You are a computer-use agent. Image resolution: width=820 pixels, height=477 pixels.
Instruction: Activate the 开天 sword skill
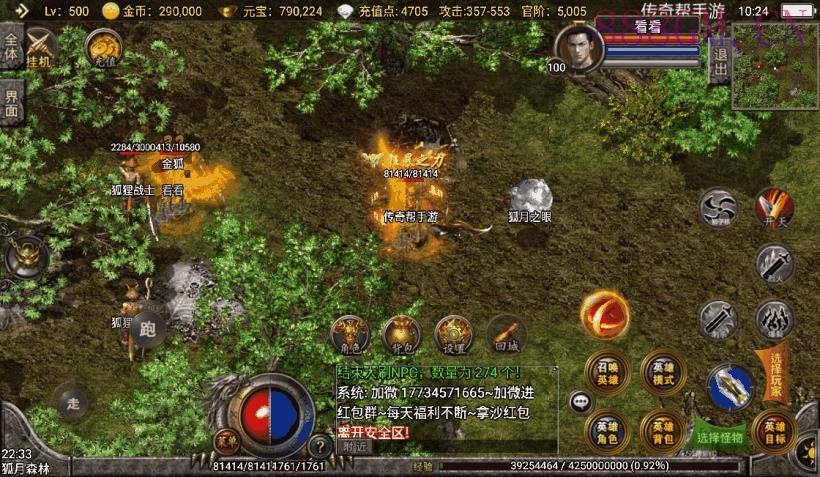(772, 207)
